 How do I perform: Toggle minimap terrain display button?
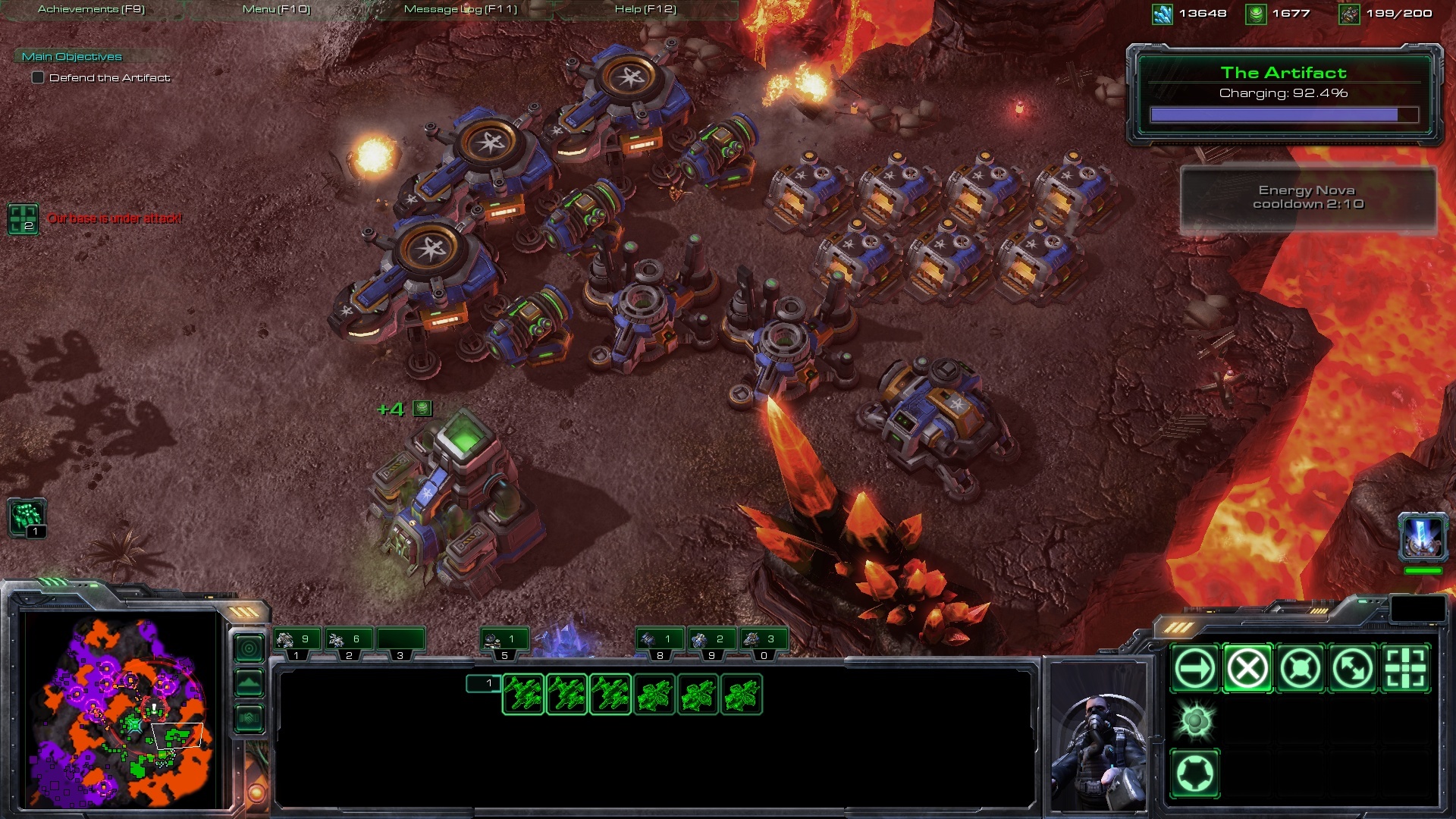(249, 683)
